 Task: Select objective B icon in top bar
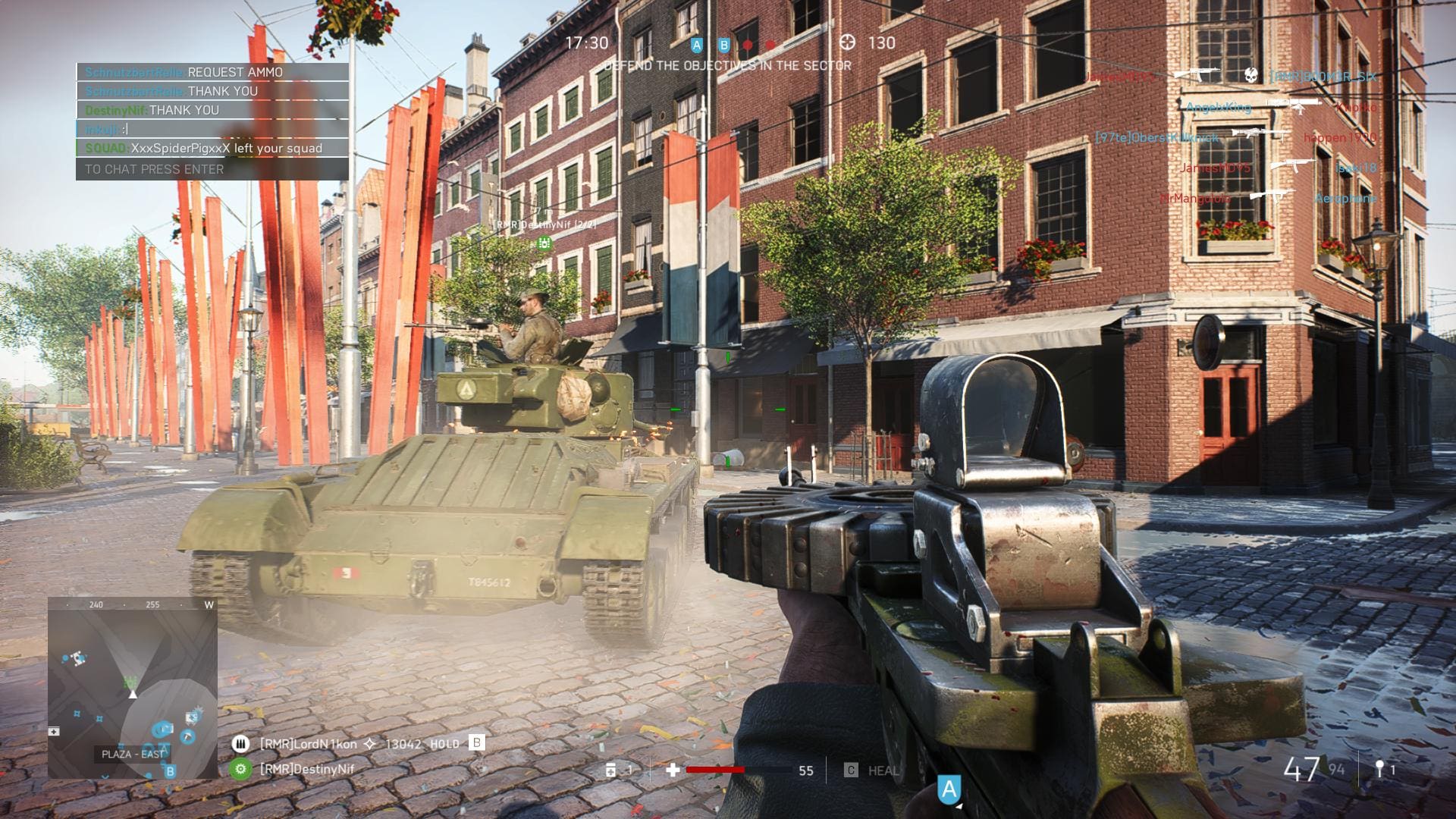(723, 45)
